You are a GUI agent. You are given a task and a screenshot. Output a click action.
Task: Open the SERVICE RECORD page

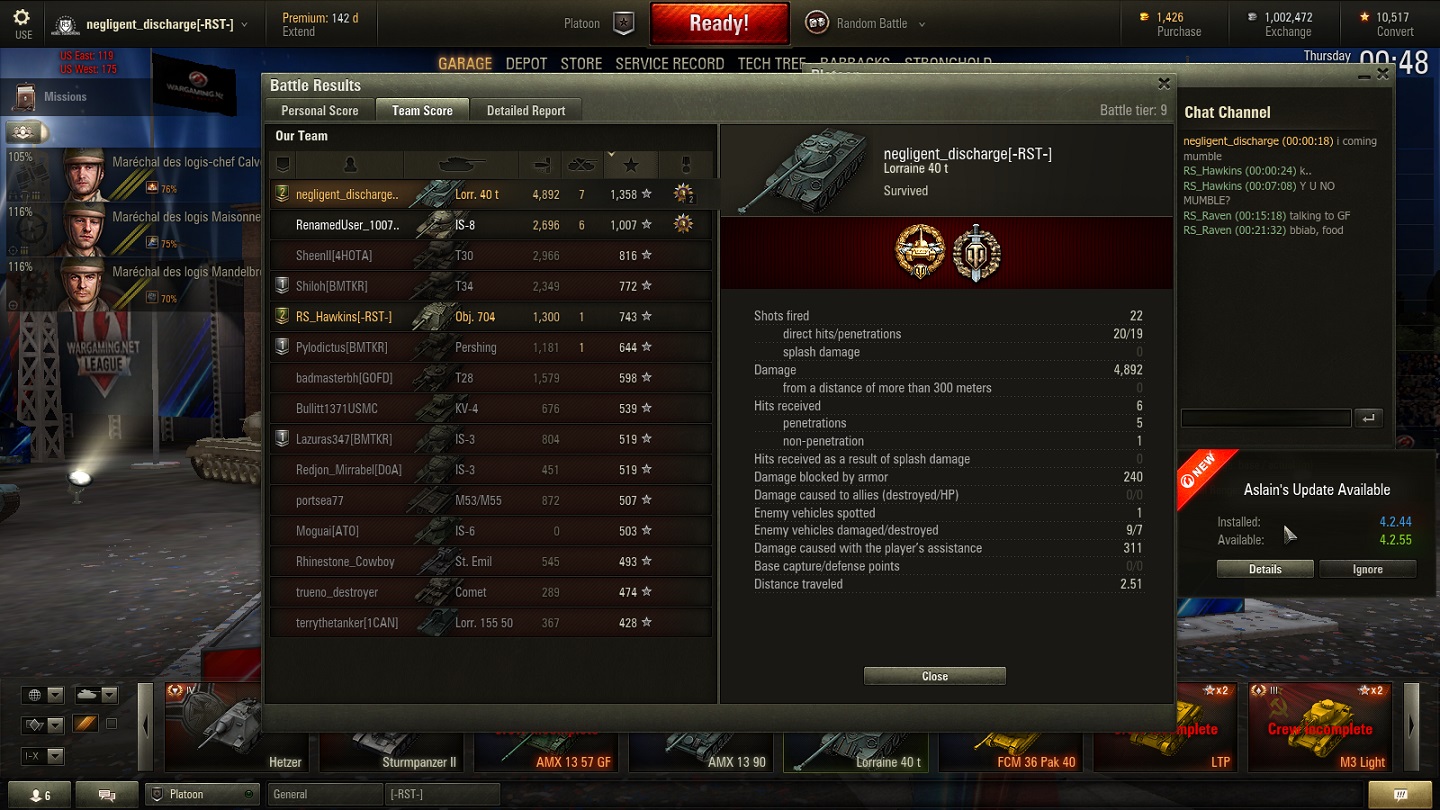[x=669, y=64]
